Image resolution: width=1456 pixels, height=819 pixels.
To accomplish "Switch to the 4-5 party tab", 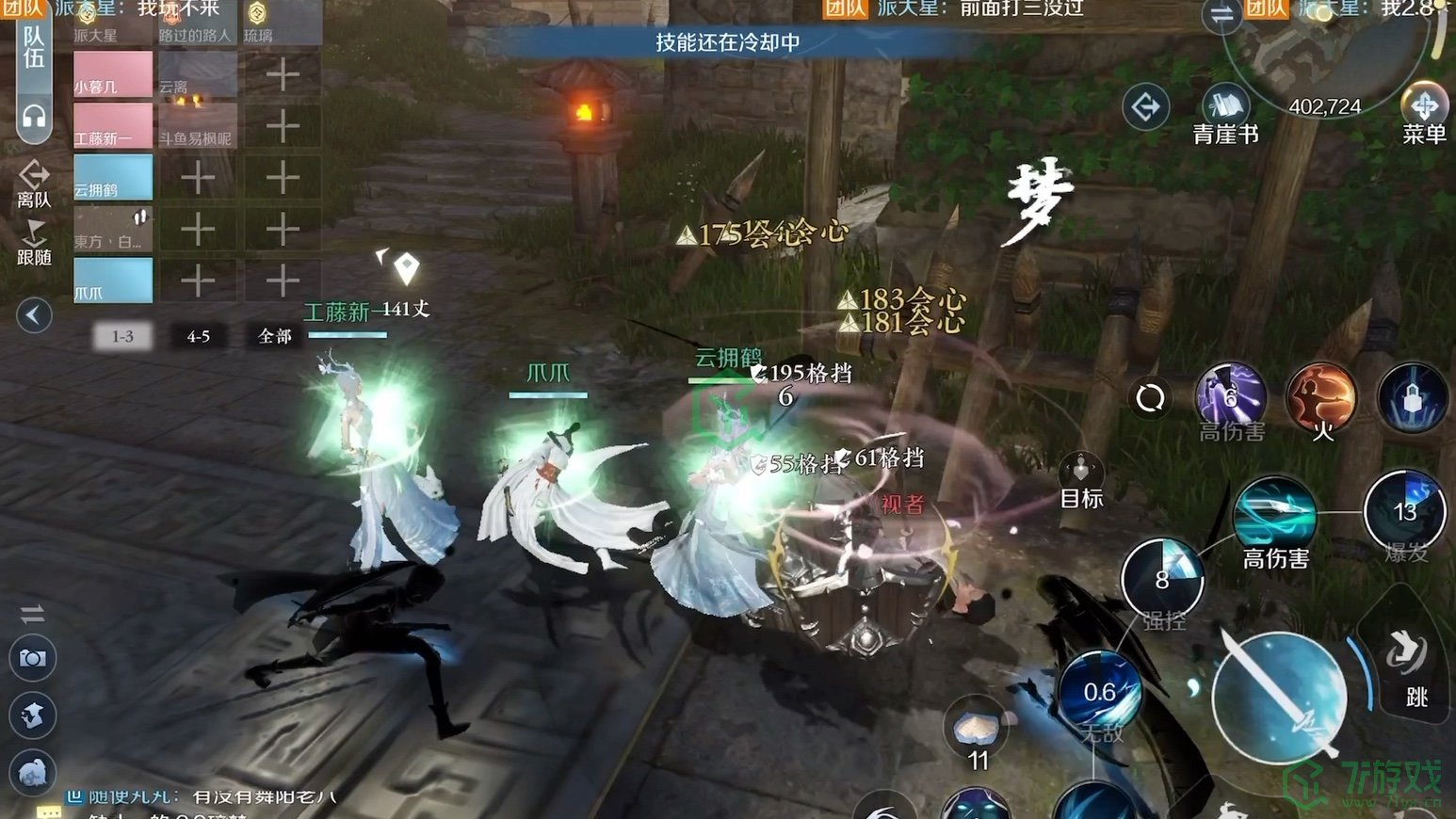I will coord(197,336).
